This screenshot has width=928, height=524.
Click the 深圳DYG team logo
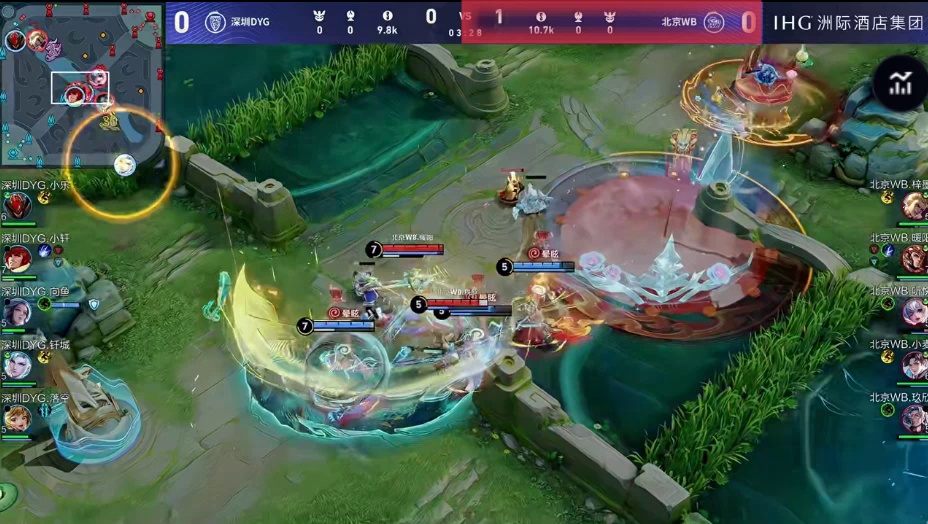coord(215,22)
